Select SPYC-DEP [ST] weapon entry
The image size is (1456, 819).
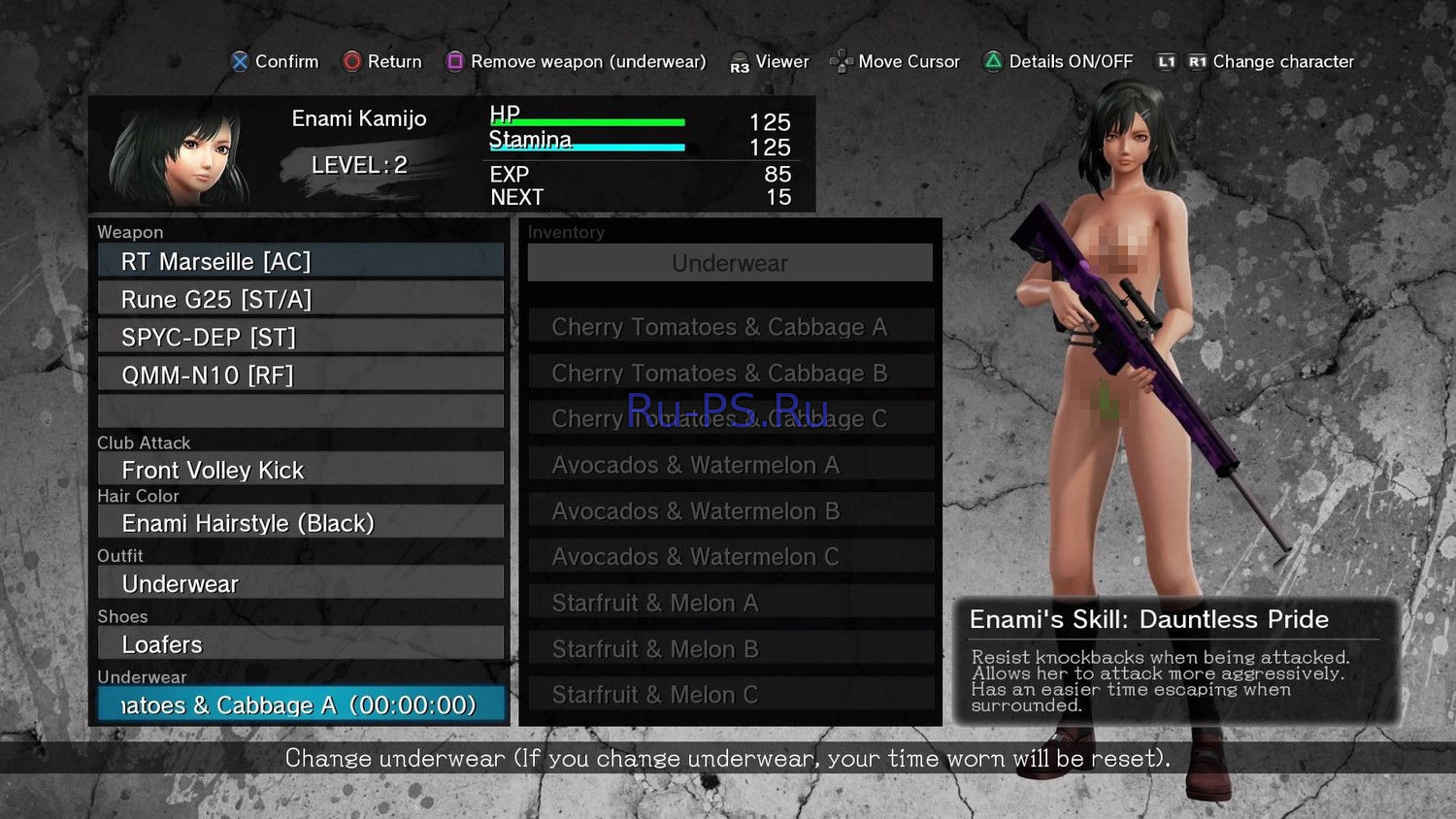tap(301, 337)
